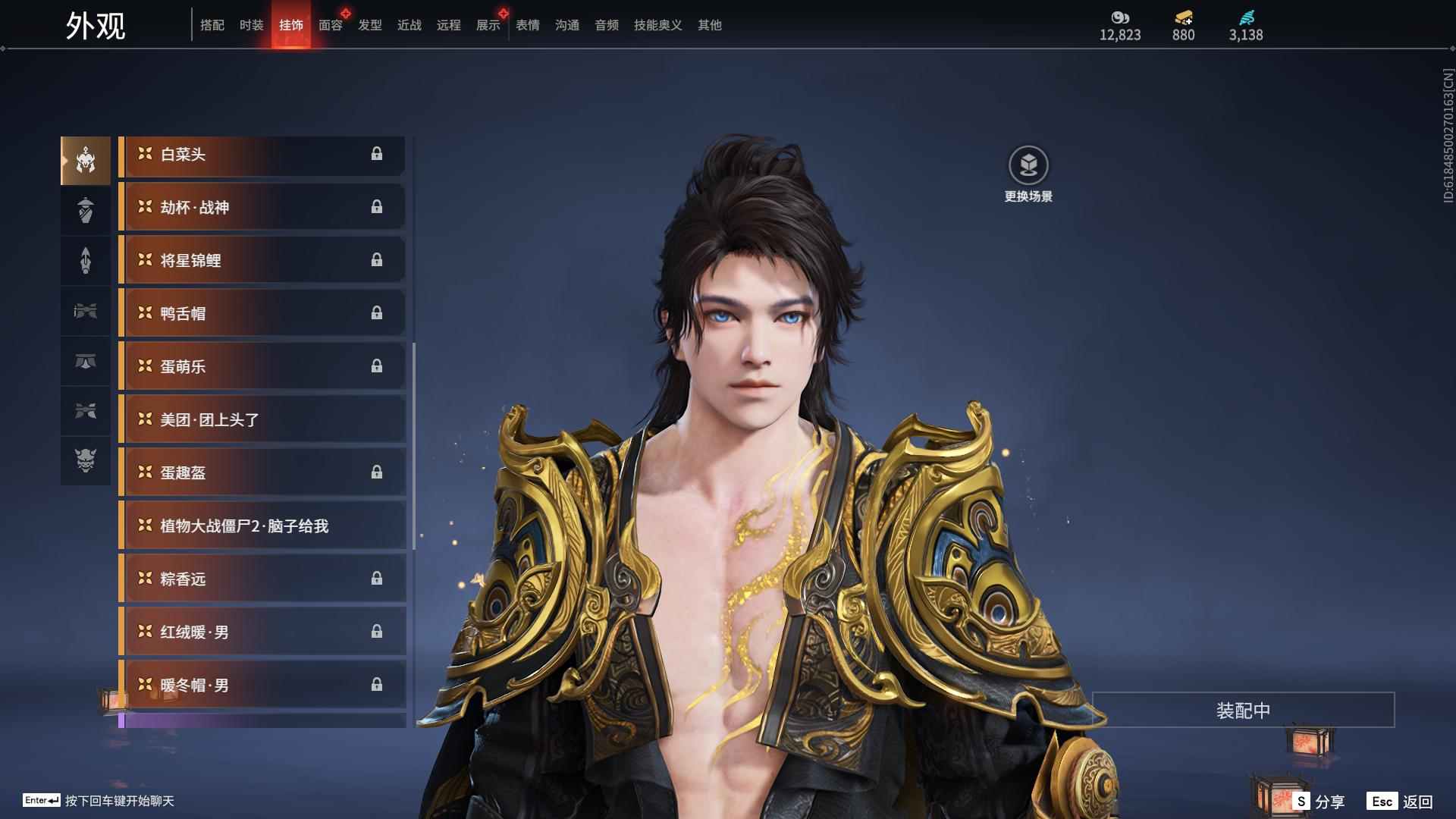Select 美团·团上头了 from the list

point(262,420)
